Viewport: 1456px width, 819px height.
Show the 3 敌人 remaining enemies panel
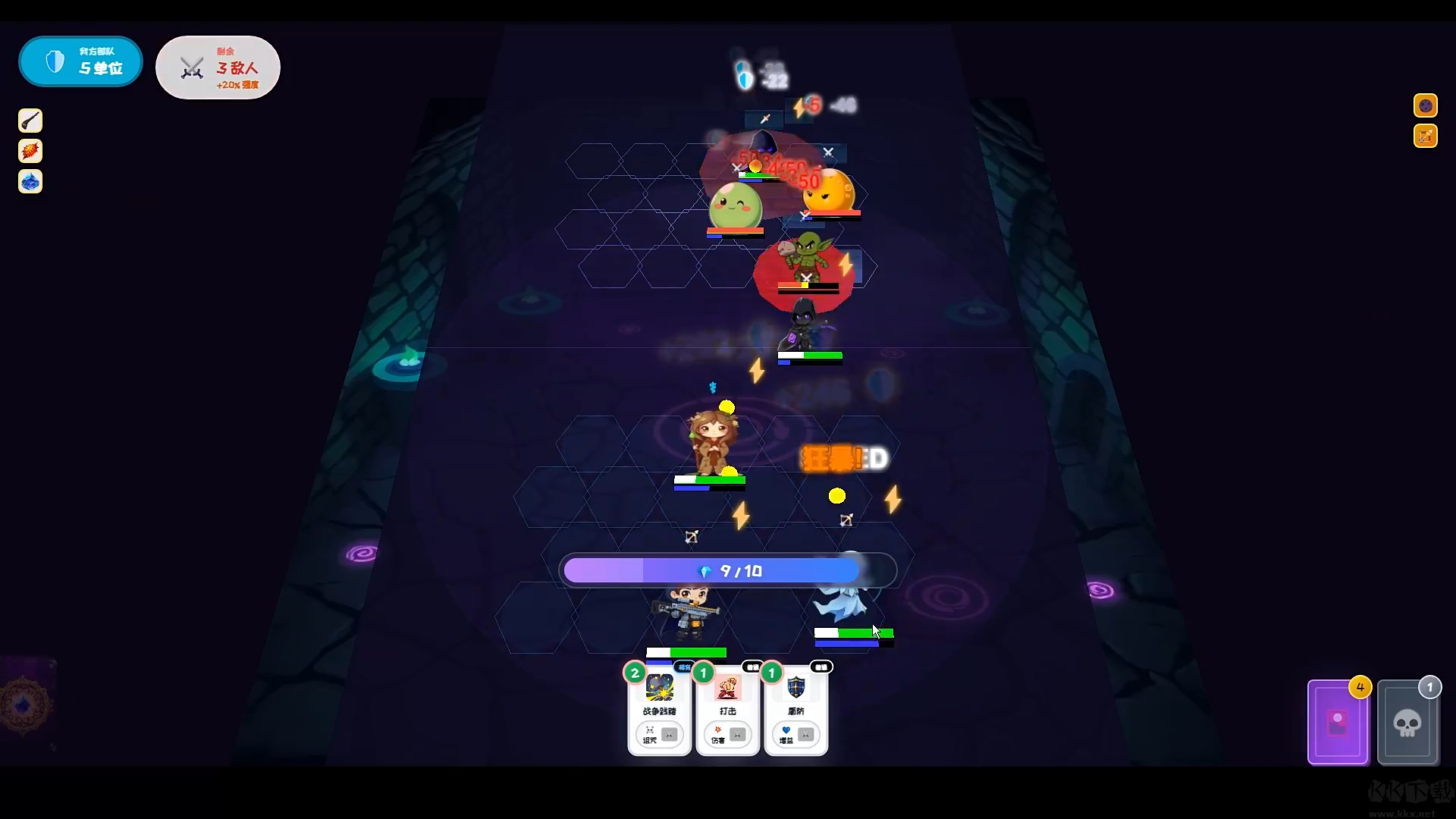218,67
